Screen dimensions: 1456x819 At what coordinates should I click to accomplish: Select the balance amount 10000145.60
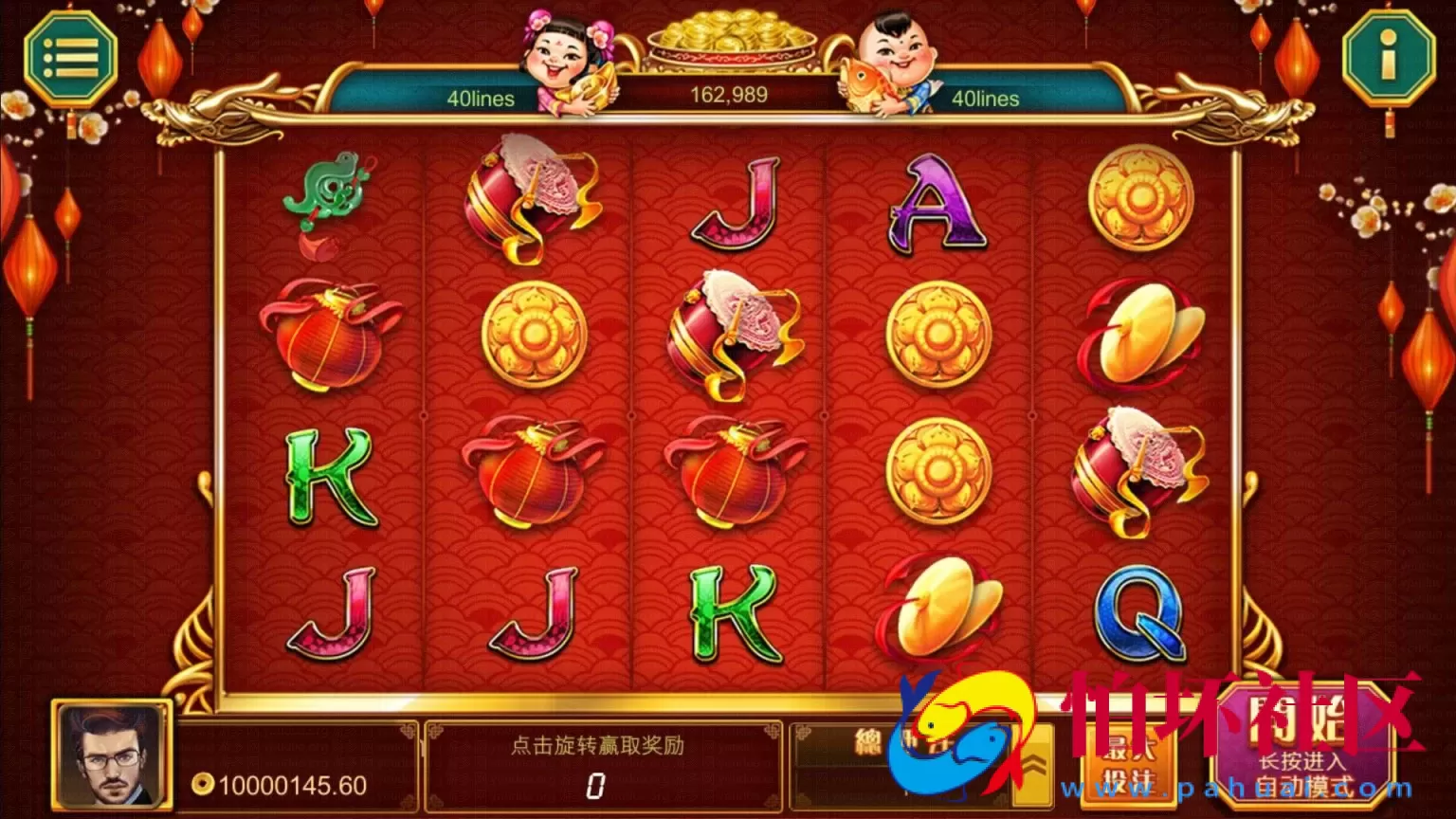(303, 784)
